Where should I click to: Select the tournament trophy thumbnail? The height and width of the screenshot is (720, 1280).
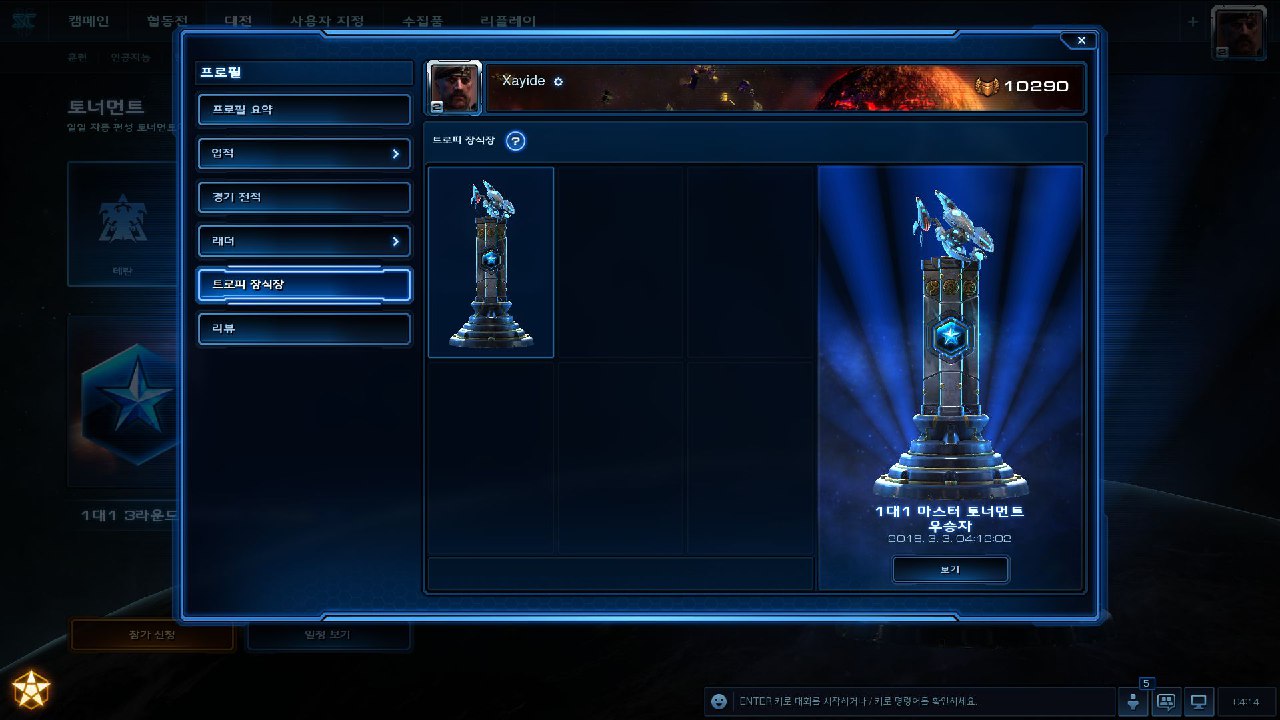coord(491,262)
